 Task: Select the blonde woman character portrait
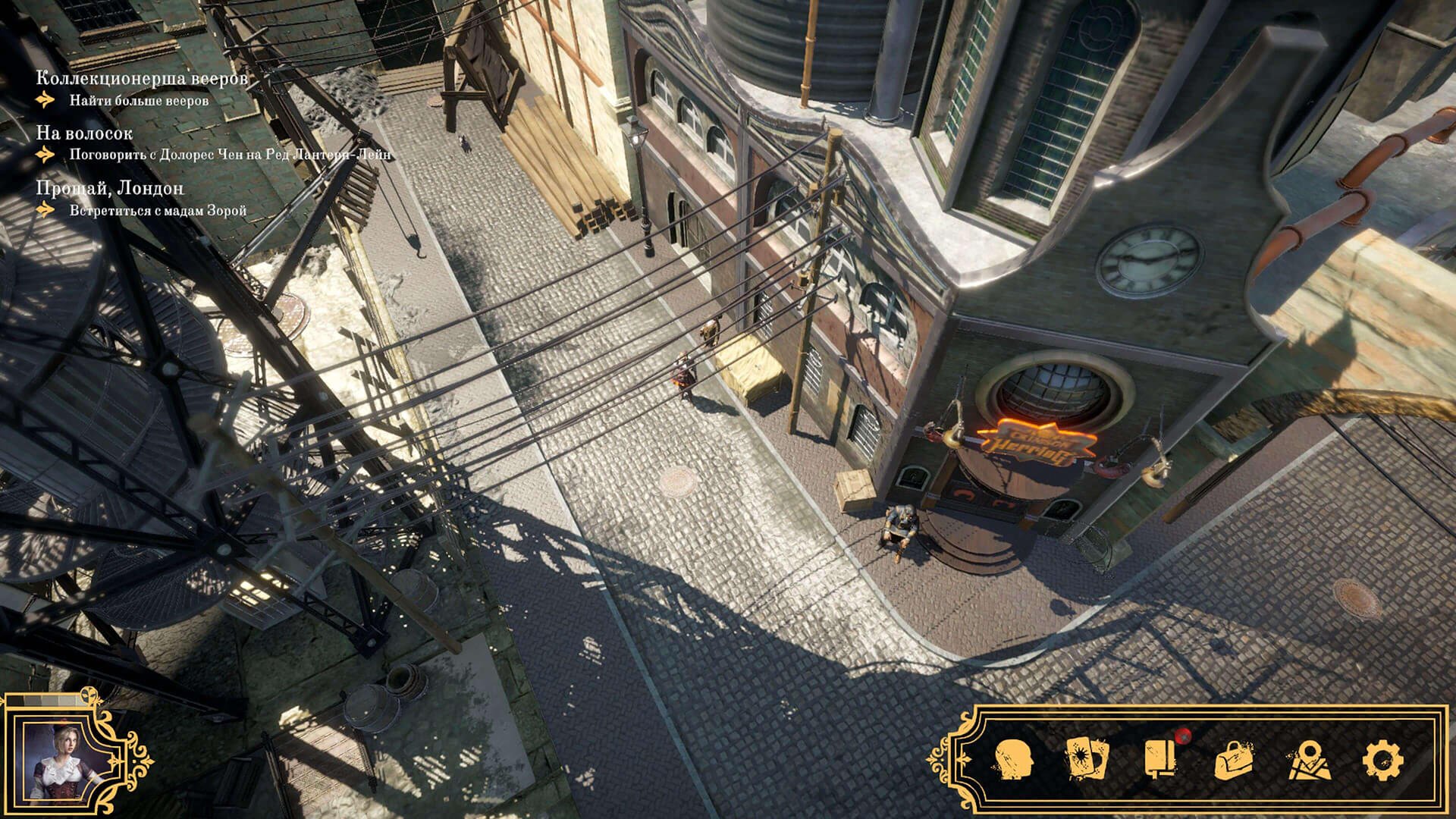coord(64,760)
